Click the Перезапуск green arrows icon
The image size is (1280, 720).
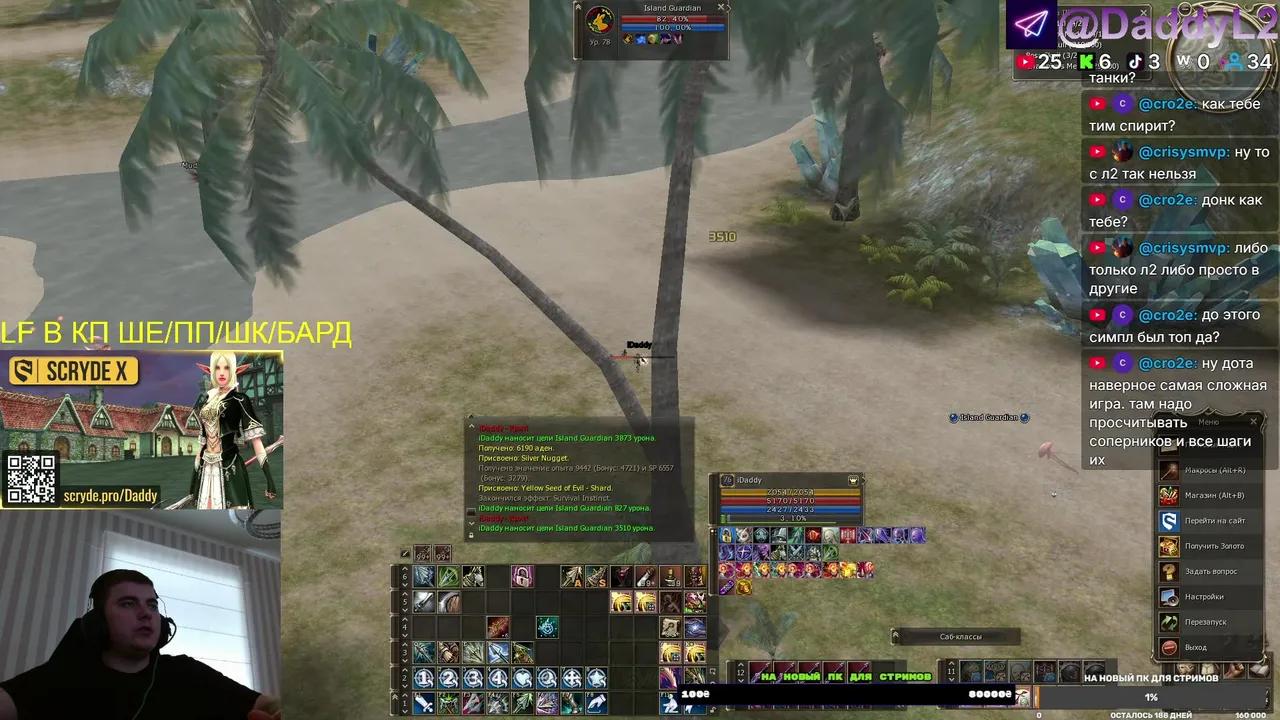tap(1169, 621)
